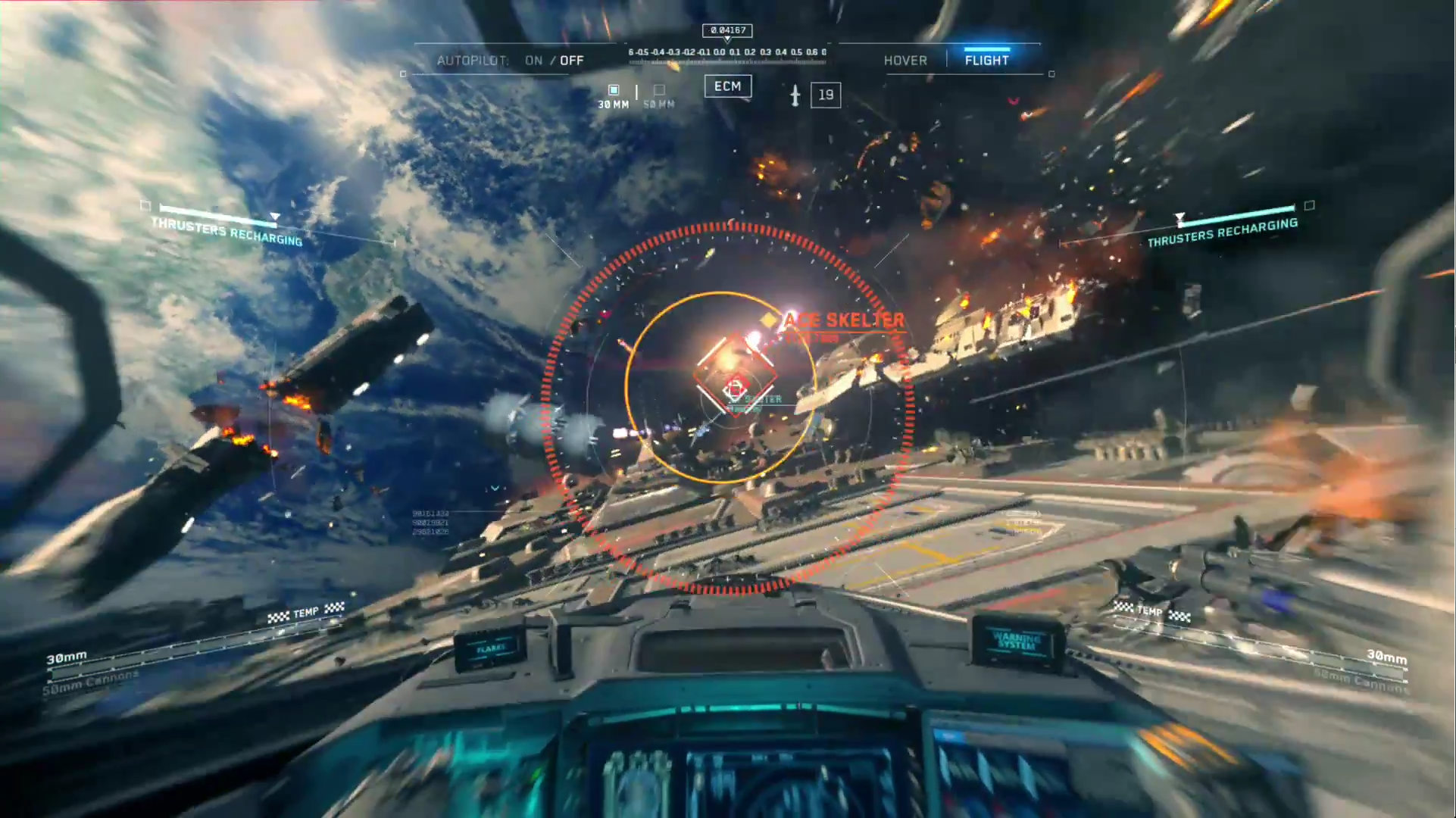Switch to FLIGHT mode
The width and height of the screenshot is (1456, 818).
tap(986, 60)
